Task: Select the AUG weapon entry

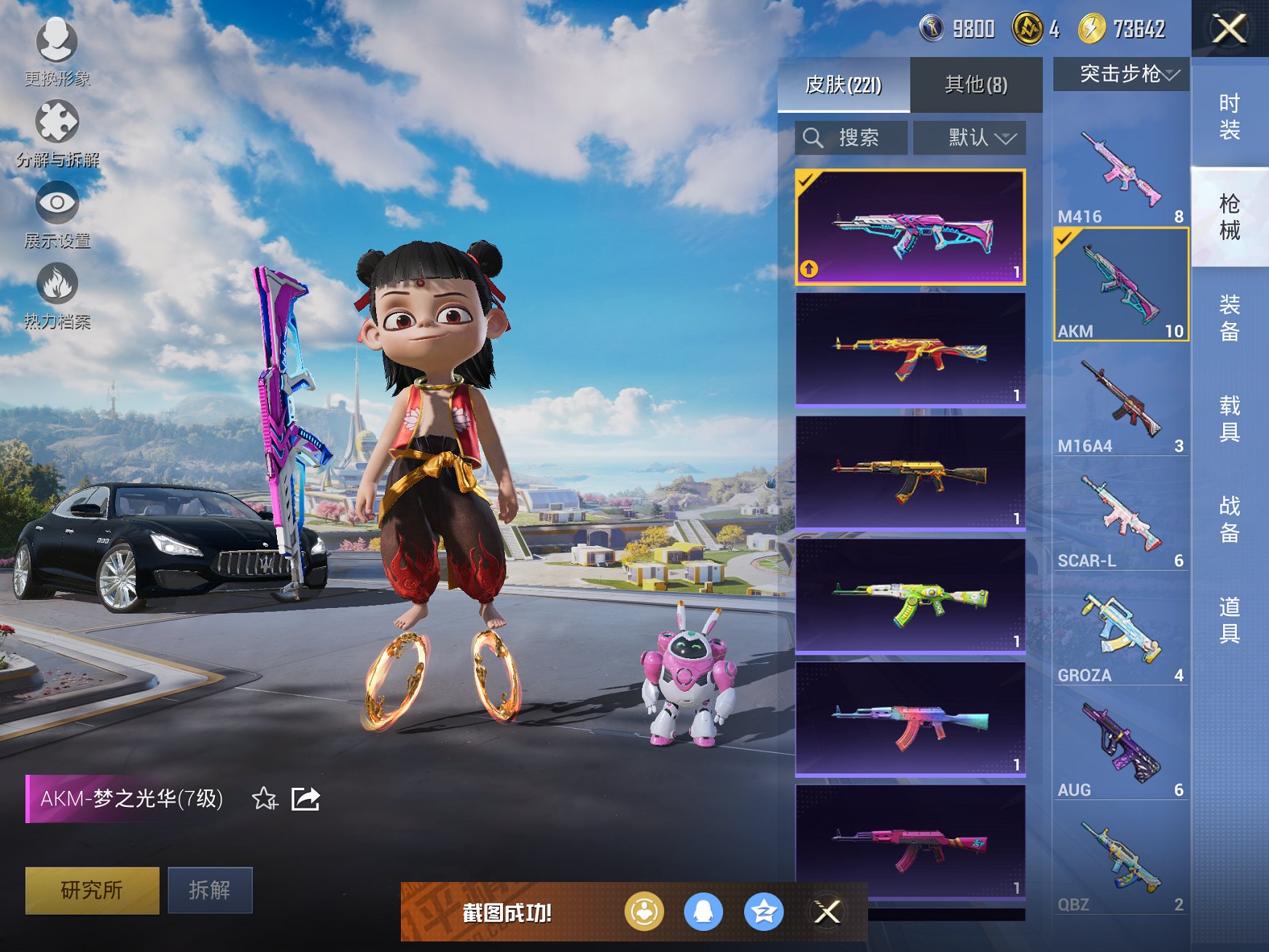Action: coord(1120,747)
